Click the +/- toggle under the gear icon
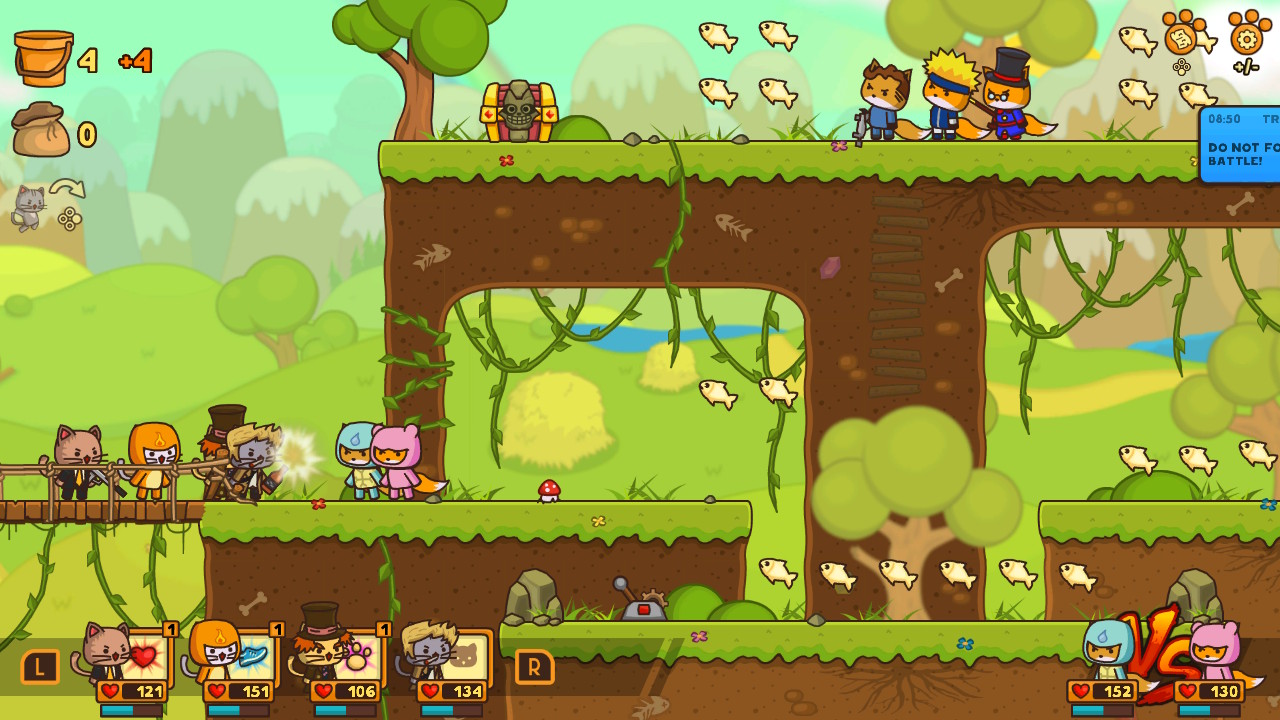 1247,66
